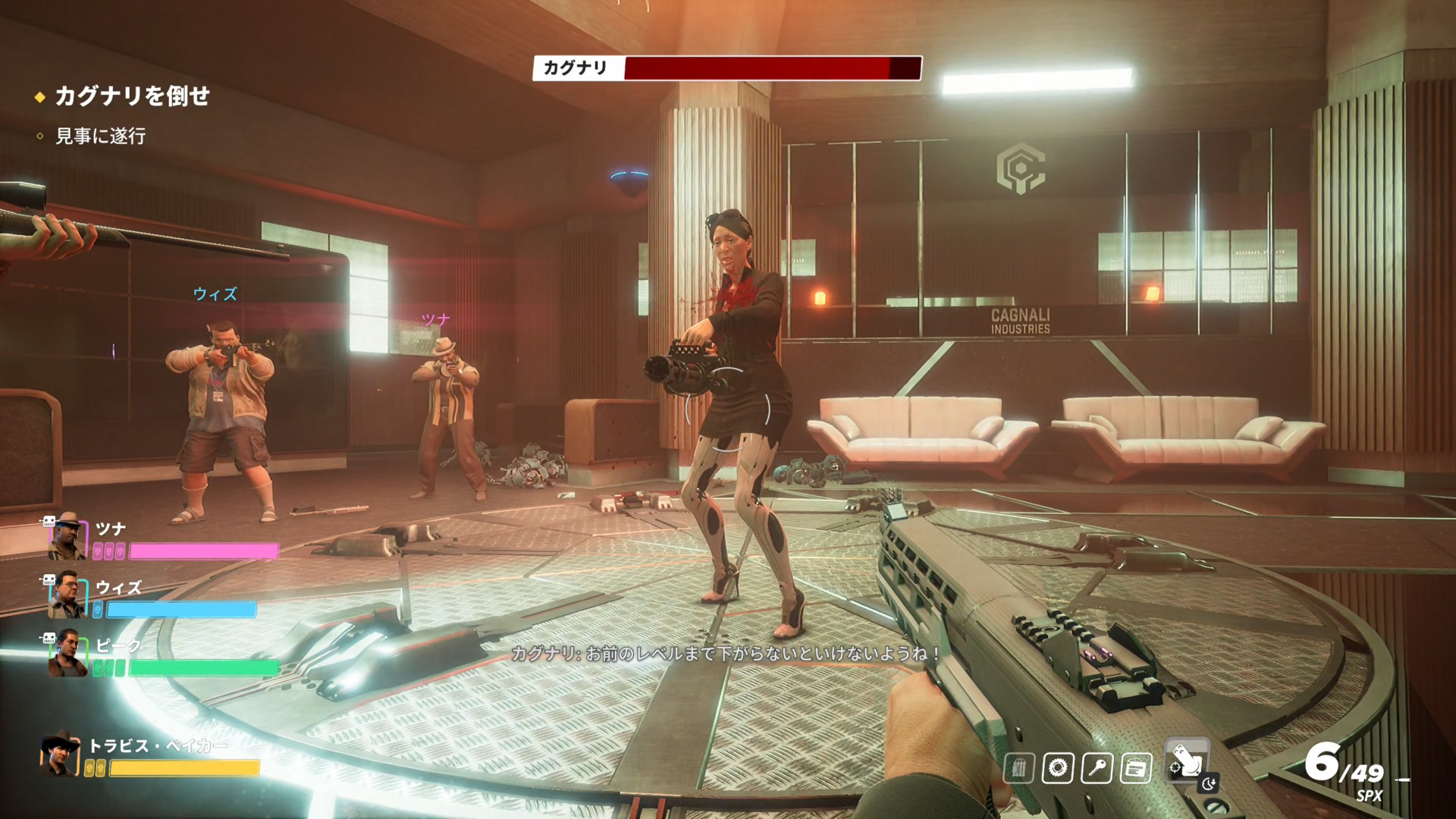Select the body bags equipment slot
This screenshot has height=819, width=1456.
click(x=1019, y=768)
